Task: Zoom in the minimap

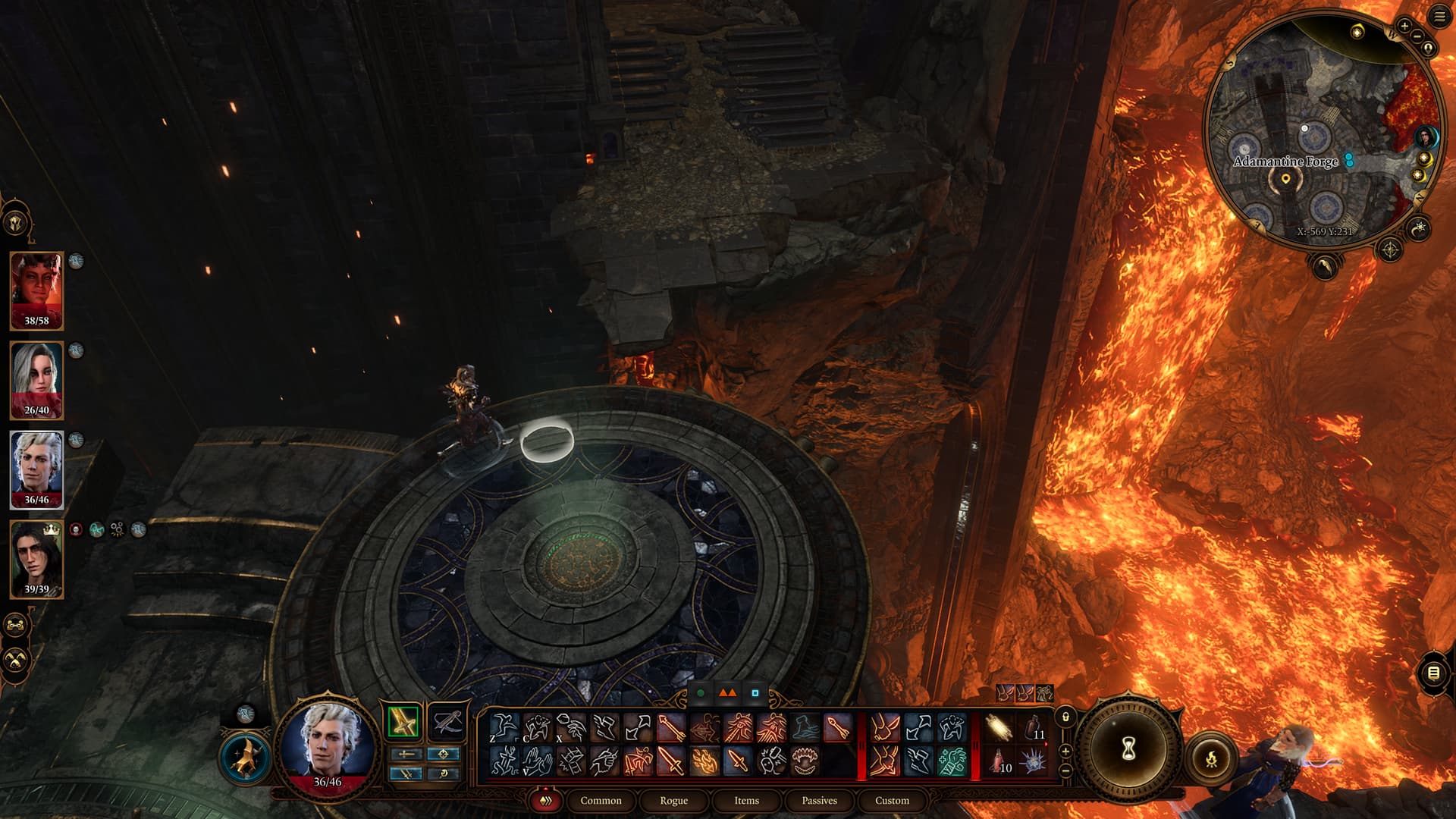Action: [x=1404, y=26]
